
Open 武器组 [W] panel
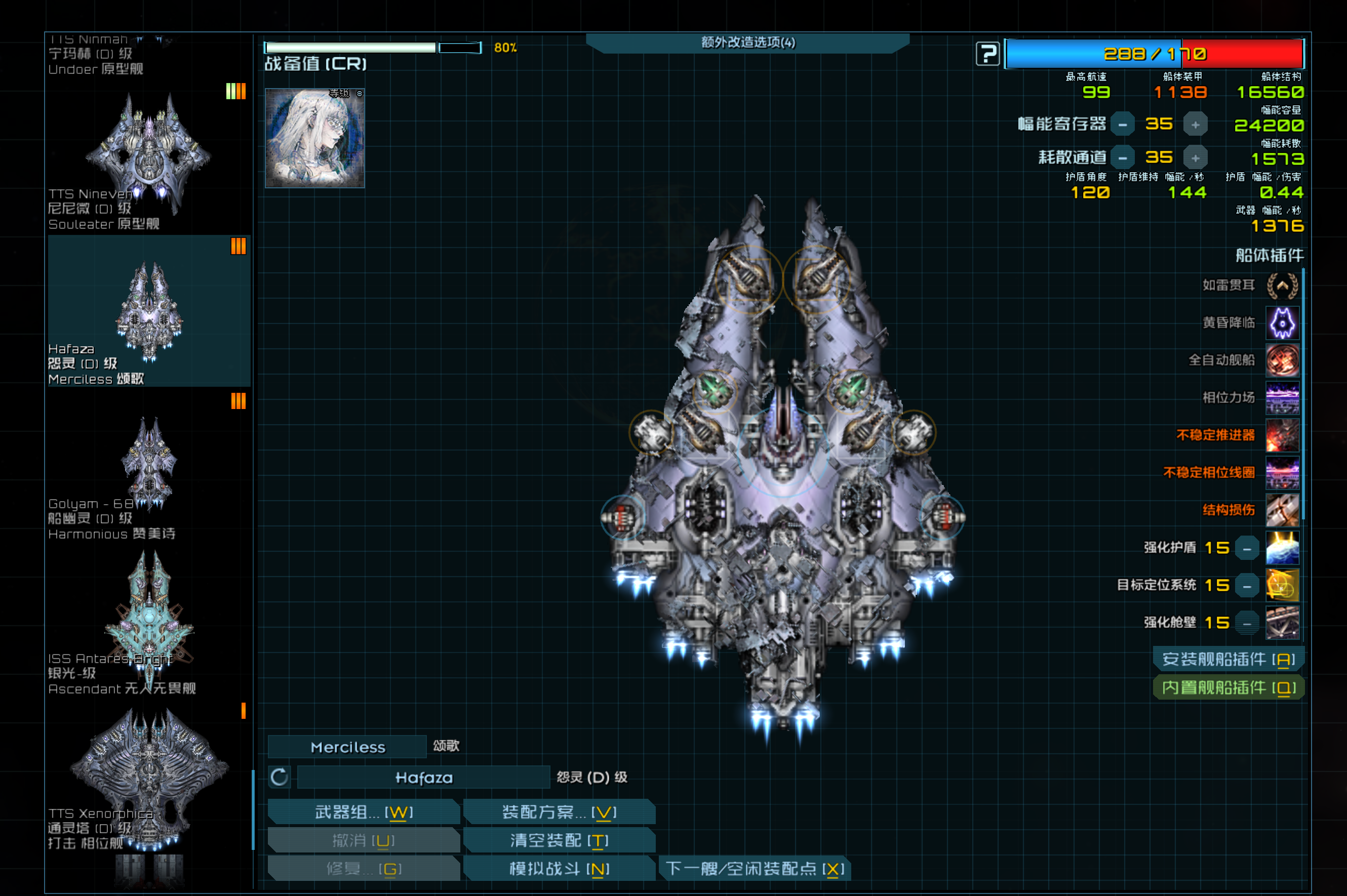tap(364, 811)
